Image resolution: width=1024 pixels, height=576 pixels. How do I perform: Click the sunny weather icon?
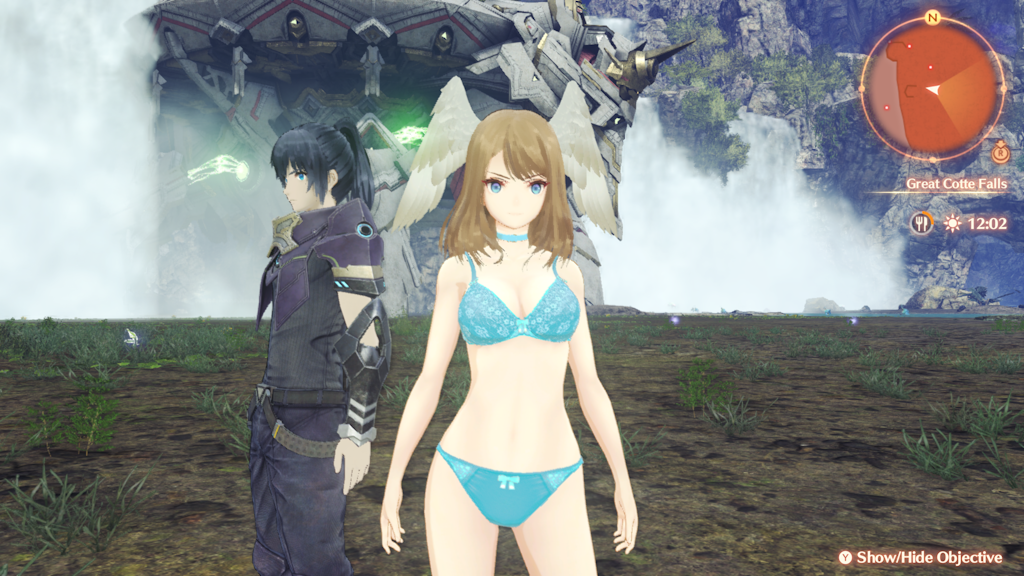click(x=952, y=224)
